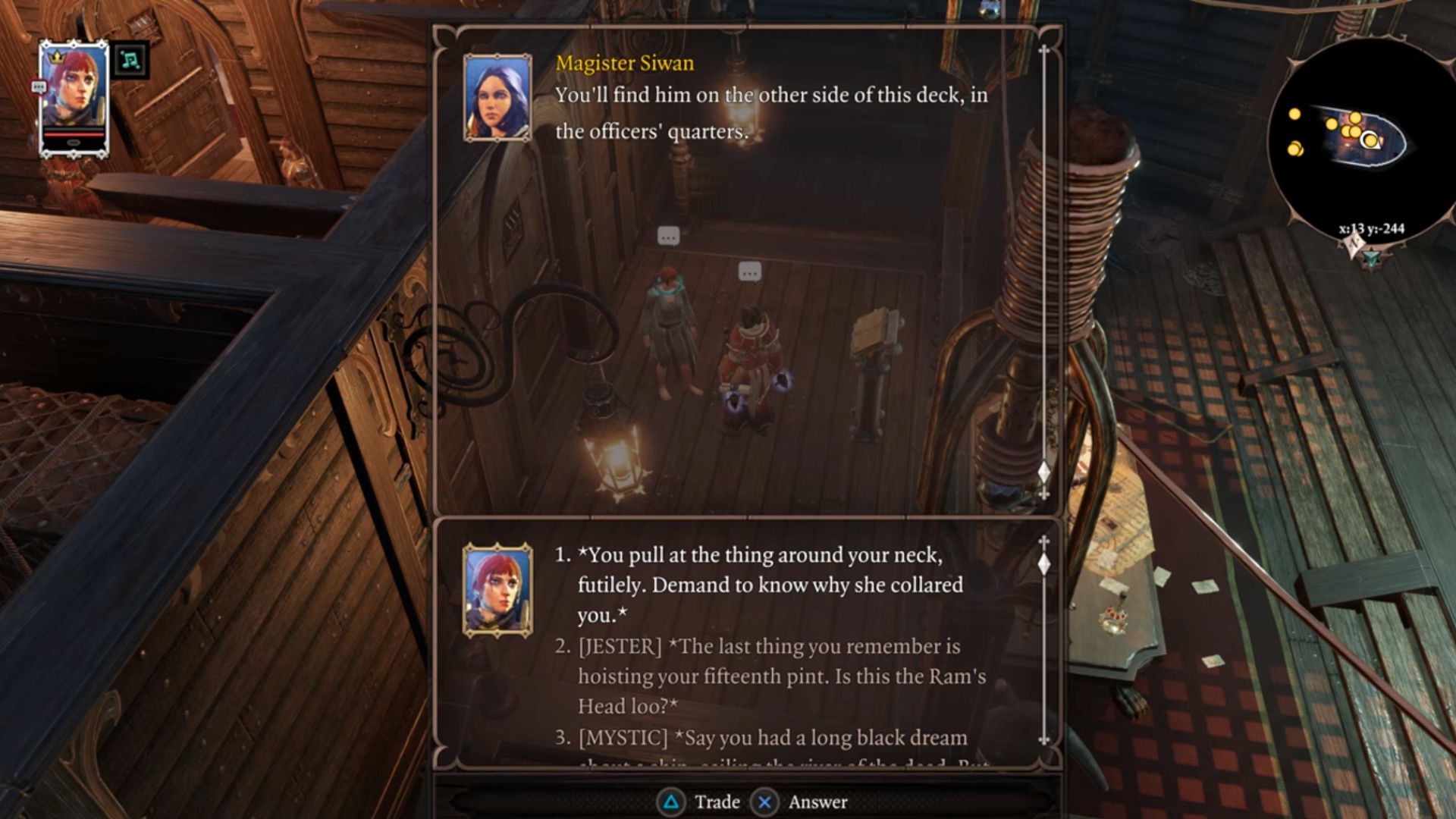Click the reply list scrollbar handle
Image resolution: width=1456 pixels, height=819 pixels.
(x=1044, y=563)
